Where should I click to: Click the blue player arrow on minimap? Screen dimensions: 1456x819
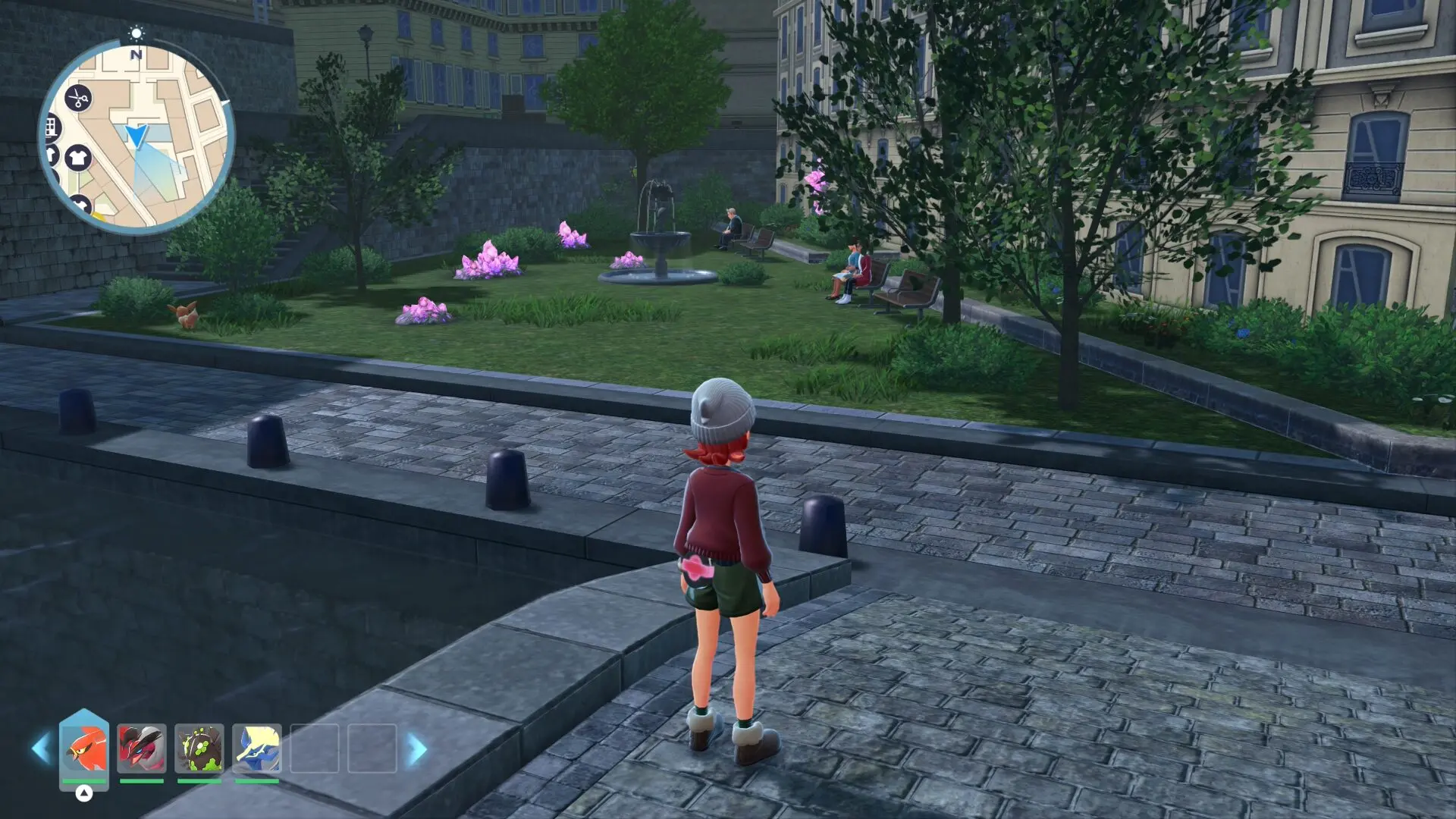coord(136,136)
